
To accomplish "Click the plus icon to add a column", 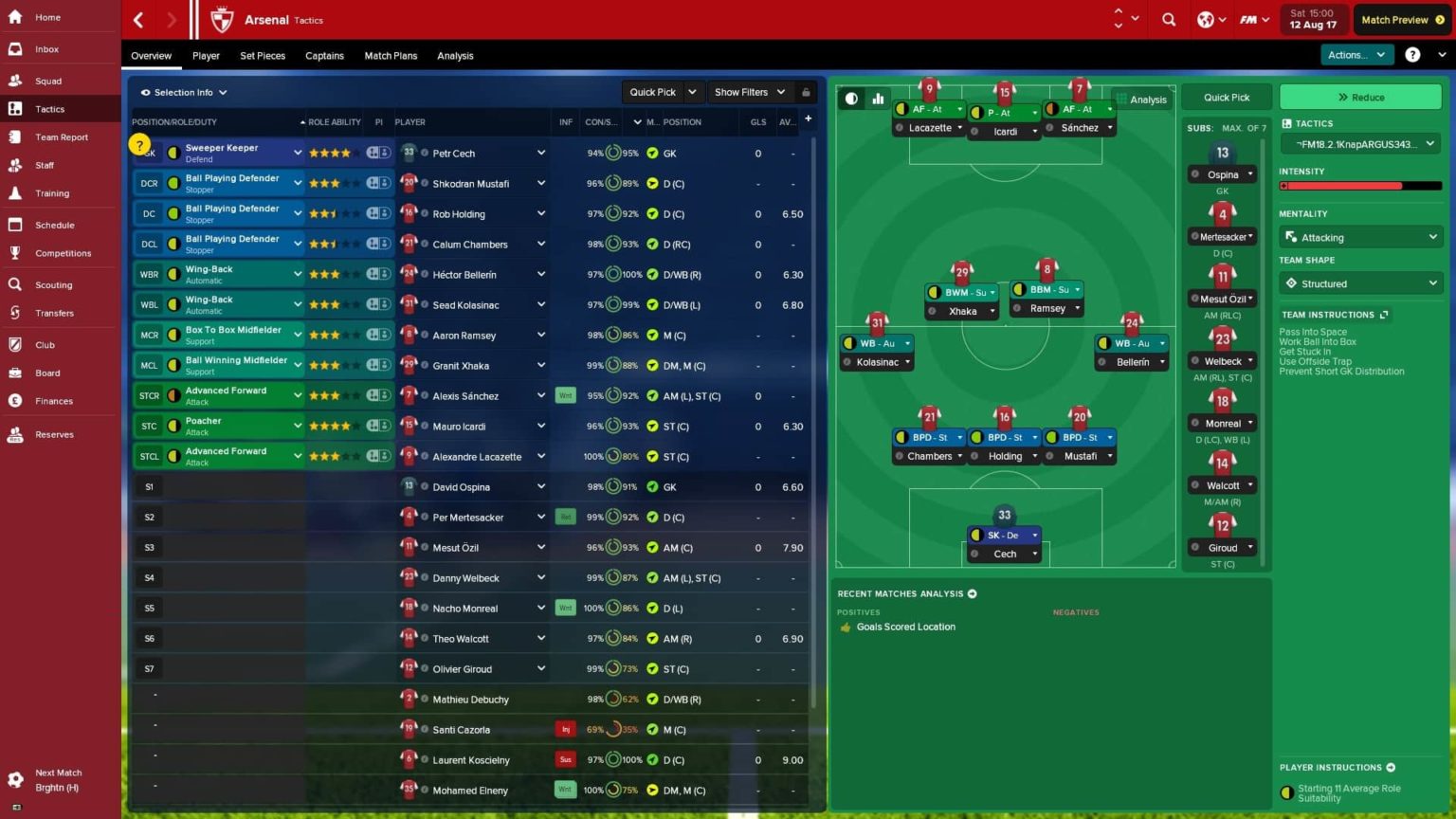I will click(x=807, y=118).
